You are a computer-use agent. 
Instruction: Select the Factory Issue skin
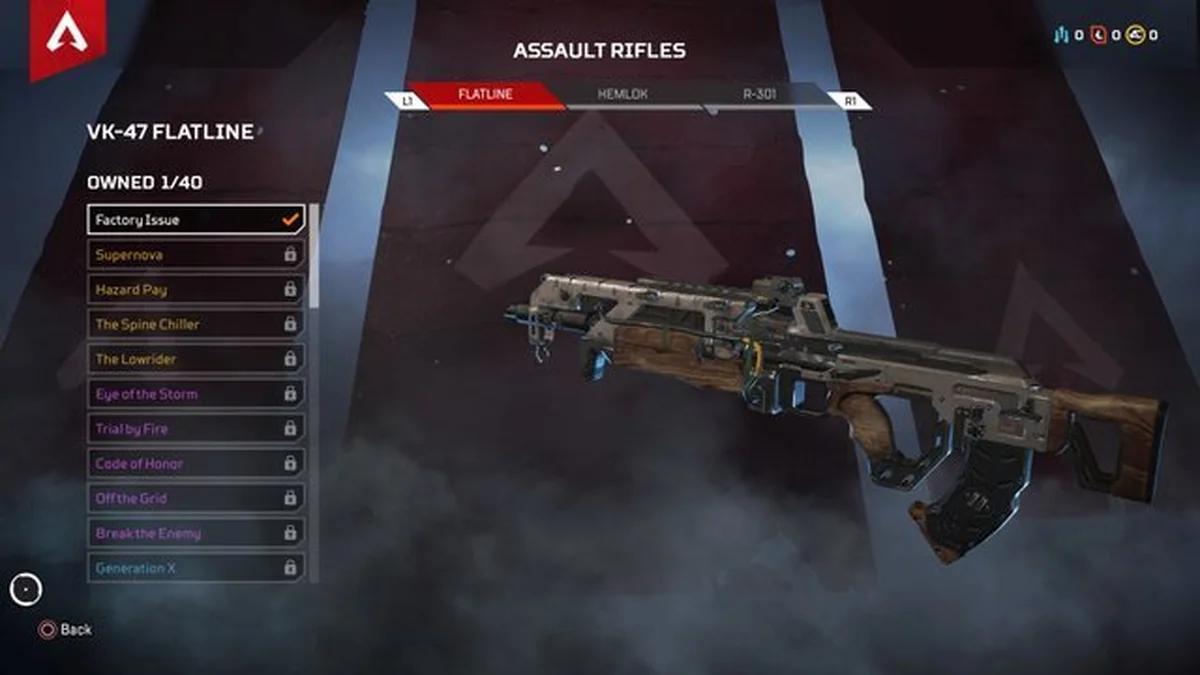[x=196, y=220]
